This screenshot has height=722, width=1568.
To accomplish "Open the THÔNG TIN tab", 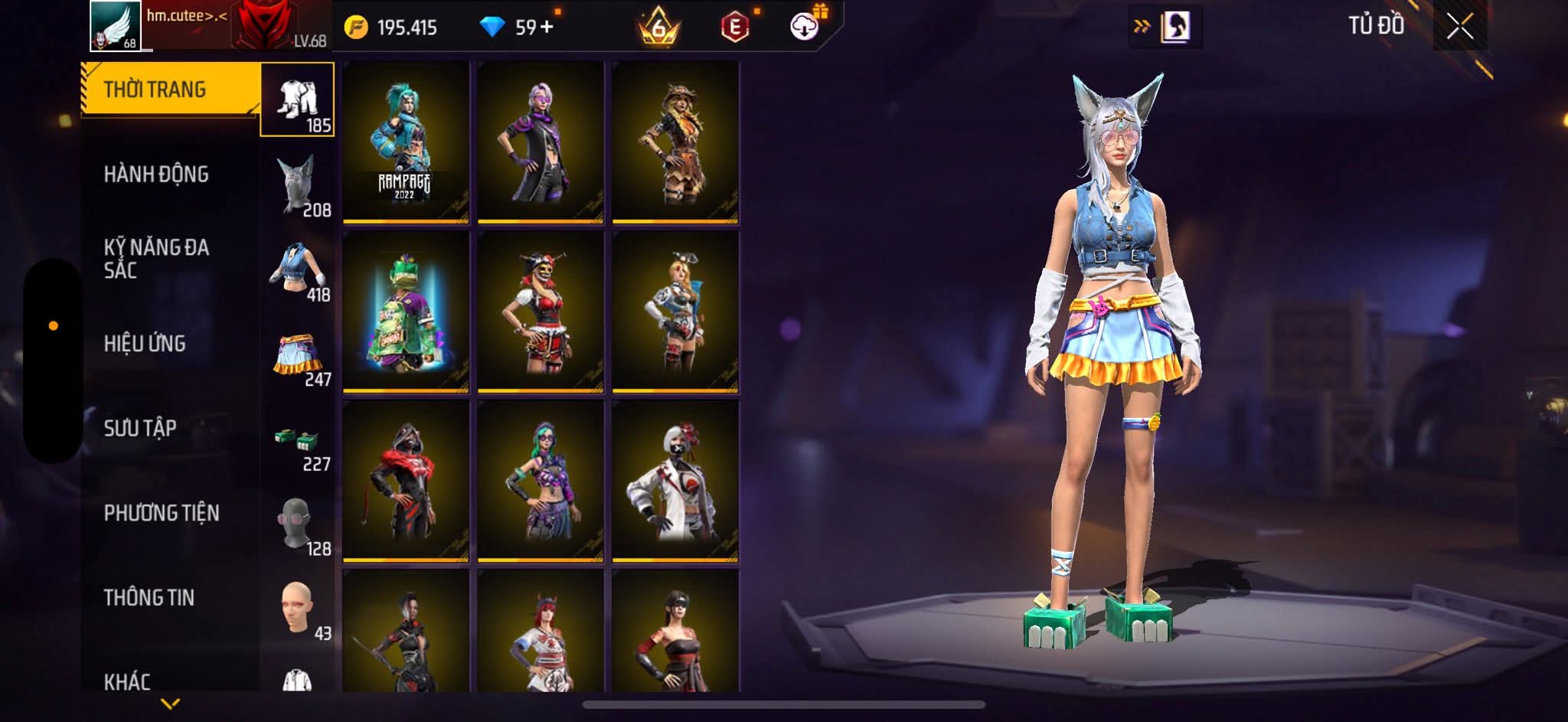I will [x=149, y=597].
